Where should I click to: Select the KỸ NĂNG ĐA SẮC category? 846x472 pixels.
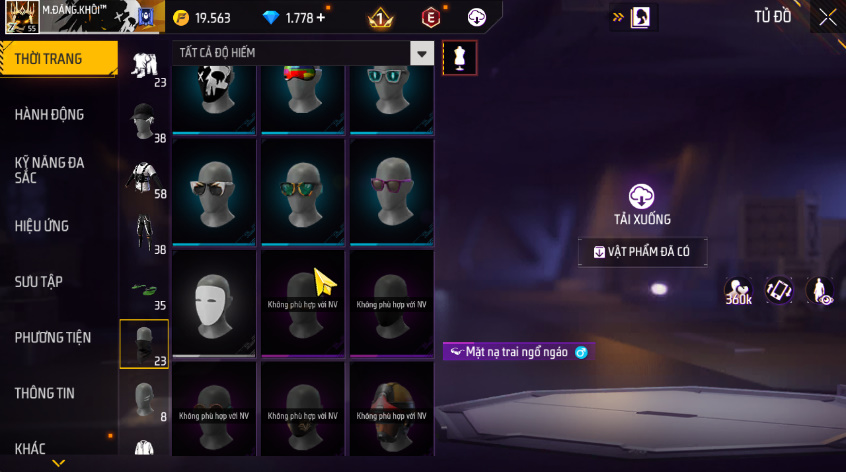(50, 169)
